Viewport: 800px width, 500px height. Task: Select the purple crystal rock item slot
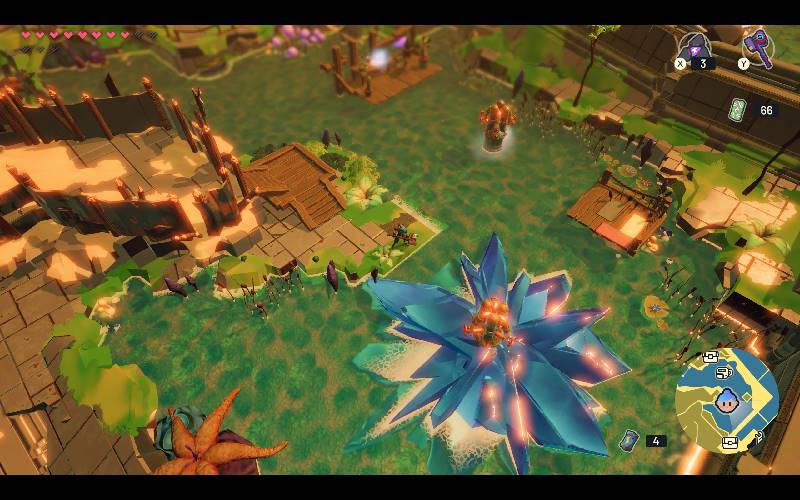pos(693,47)
